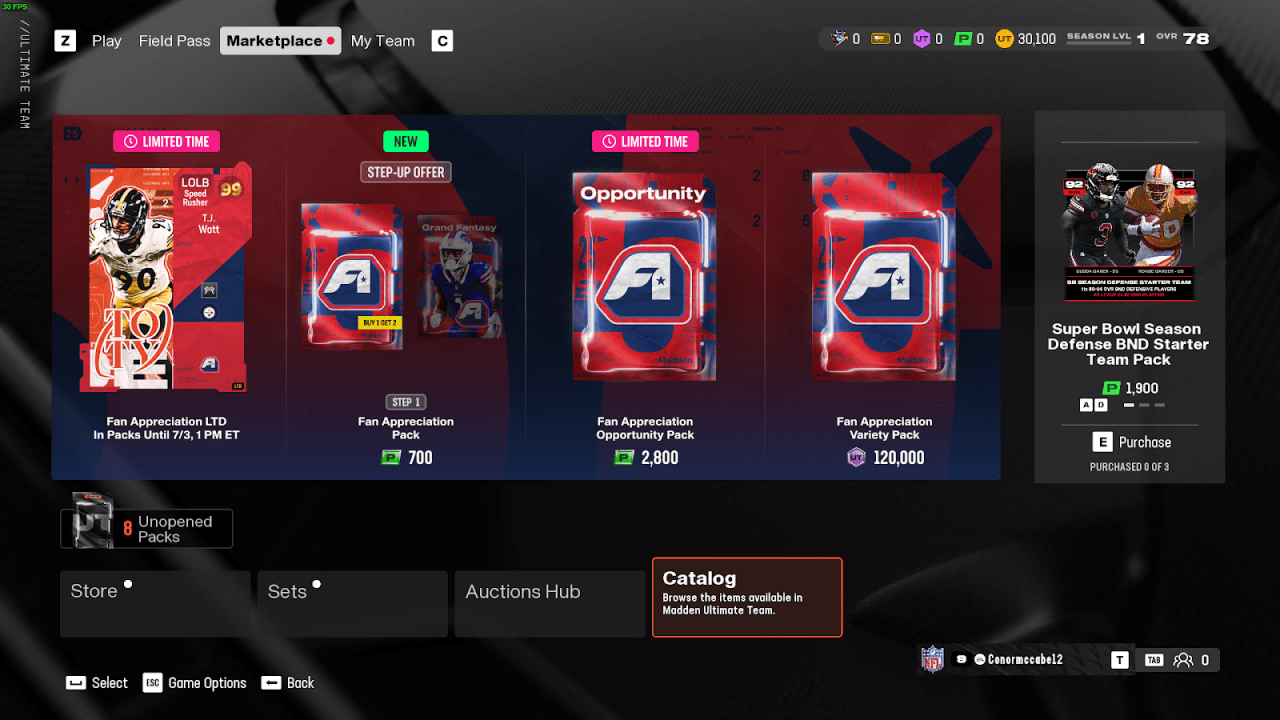Show the Conormccabe12 player profile banner
This screenshot has height=720, width=1280.
pyautogui.click(x=1015, y=660)
